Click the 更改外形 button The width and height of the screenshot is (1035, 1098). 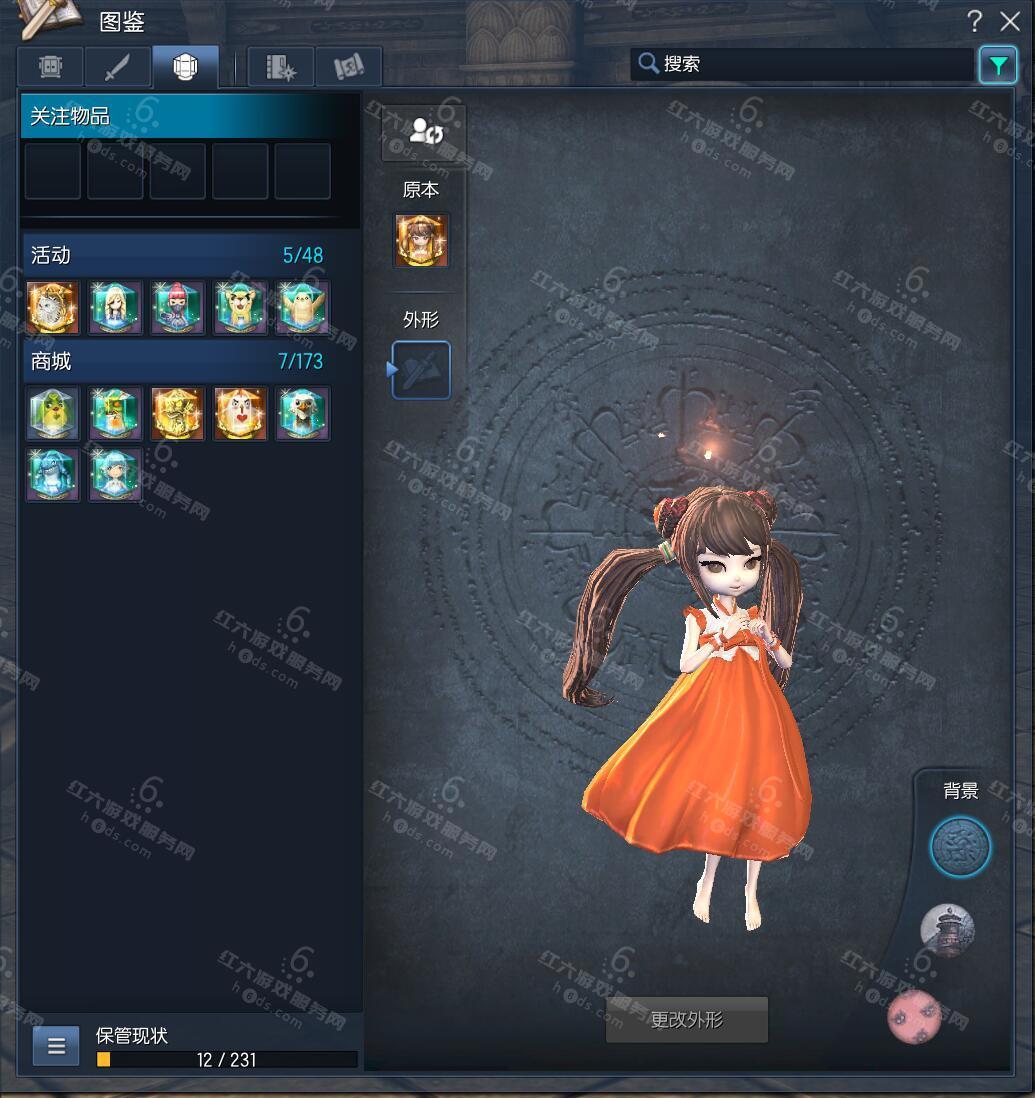click(x=687, y=1020)
